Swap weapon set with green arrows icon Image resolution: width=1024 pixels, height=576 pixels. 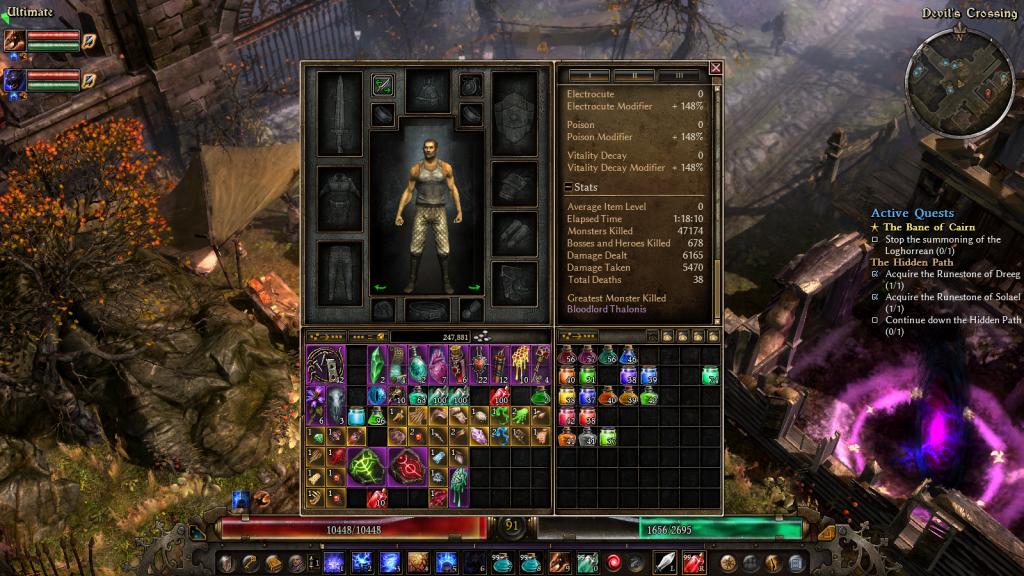tap(382, 85)
